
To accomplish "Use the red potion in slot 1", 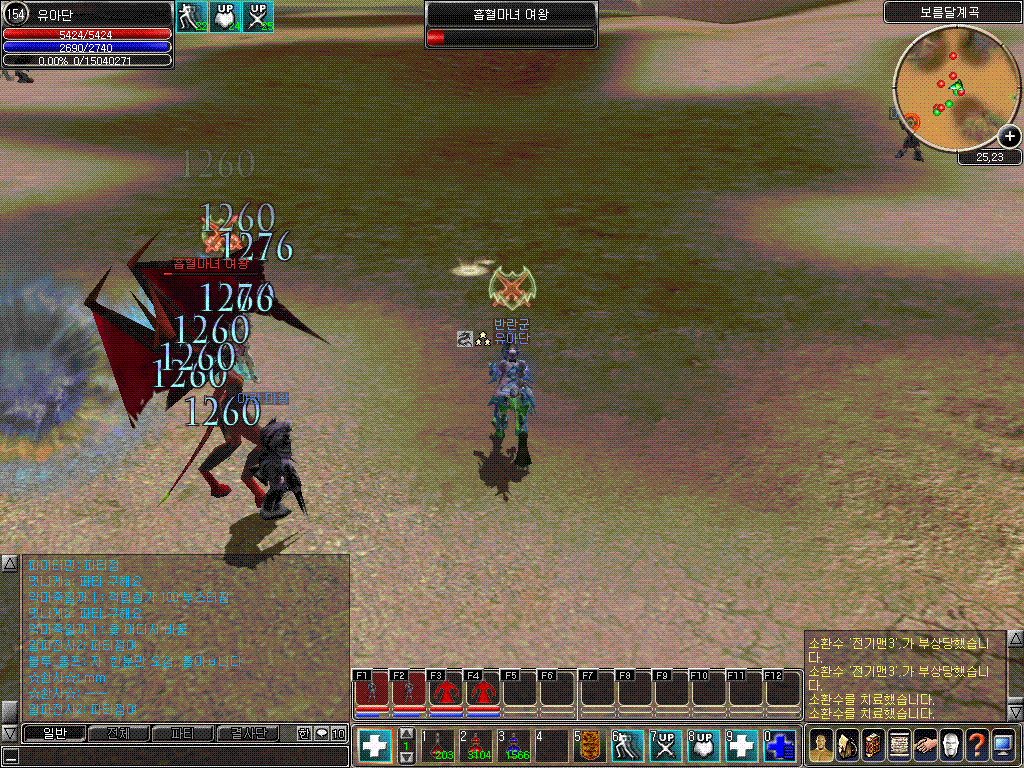I will (x=438, y=746).
